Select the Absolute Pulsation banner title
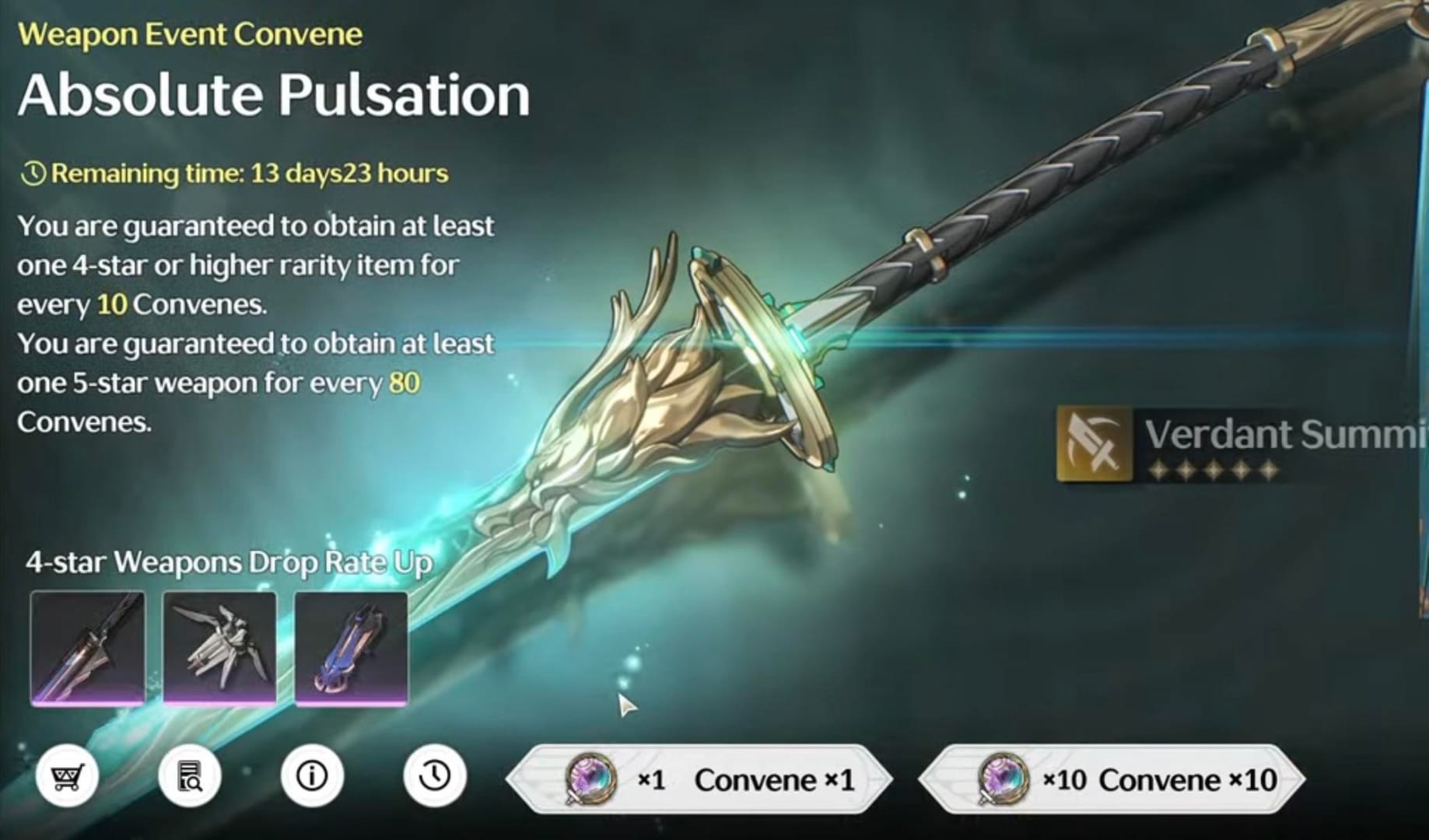1429x840 pixels. pyautogui.click(x=274, y=93)
